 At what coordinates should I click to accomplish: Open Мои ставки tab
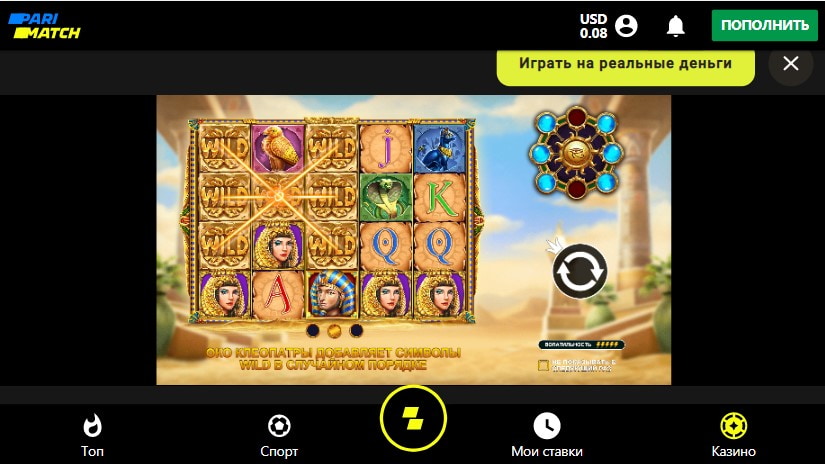pyautogui.click(x=547, y=434)
